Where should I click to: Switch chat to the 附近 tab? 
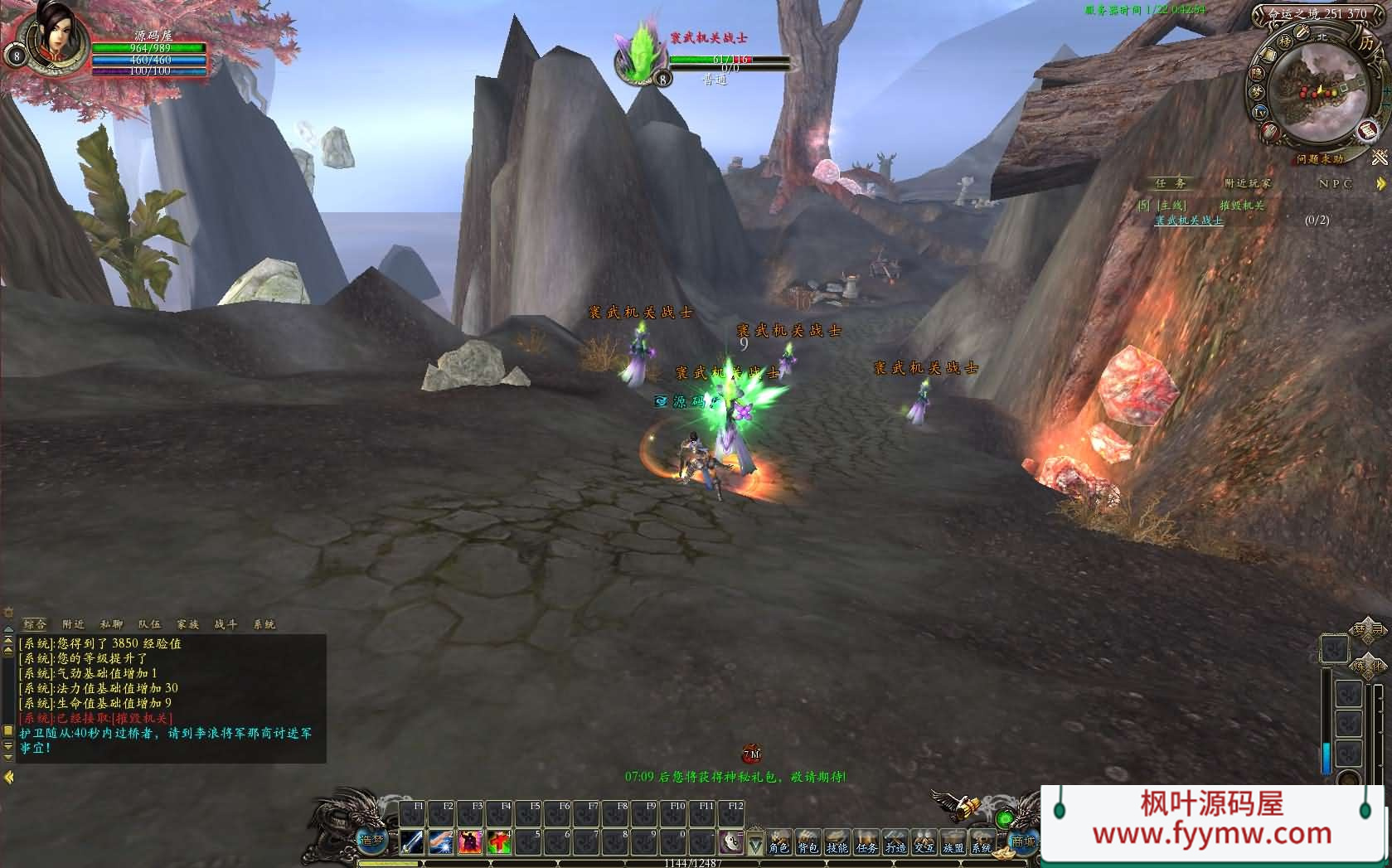(x=73, y=624)
